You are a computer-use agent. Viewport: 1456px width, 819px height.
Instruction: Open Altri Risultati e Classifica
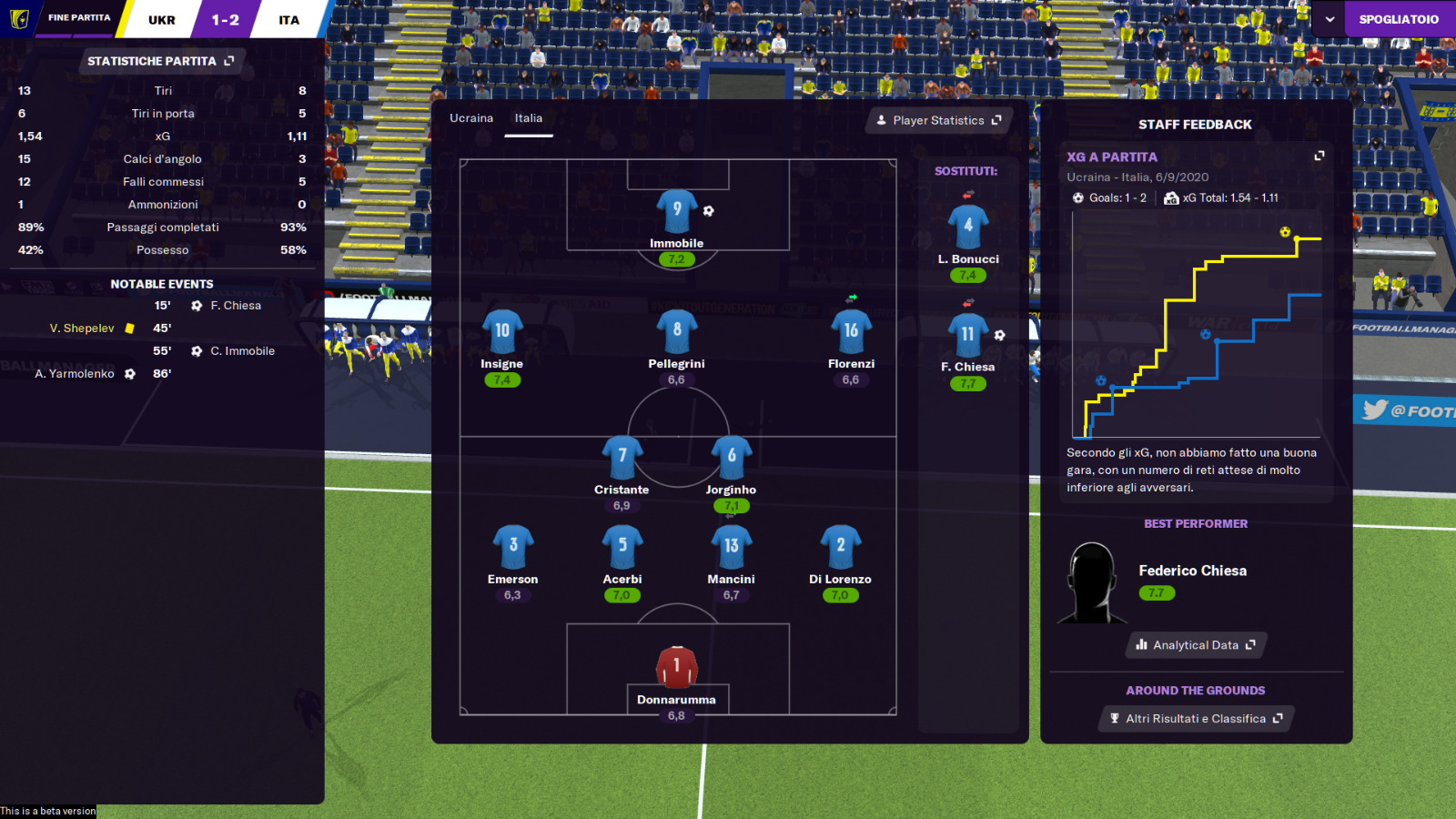[x=1195, y=718]
